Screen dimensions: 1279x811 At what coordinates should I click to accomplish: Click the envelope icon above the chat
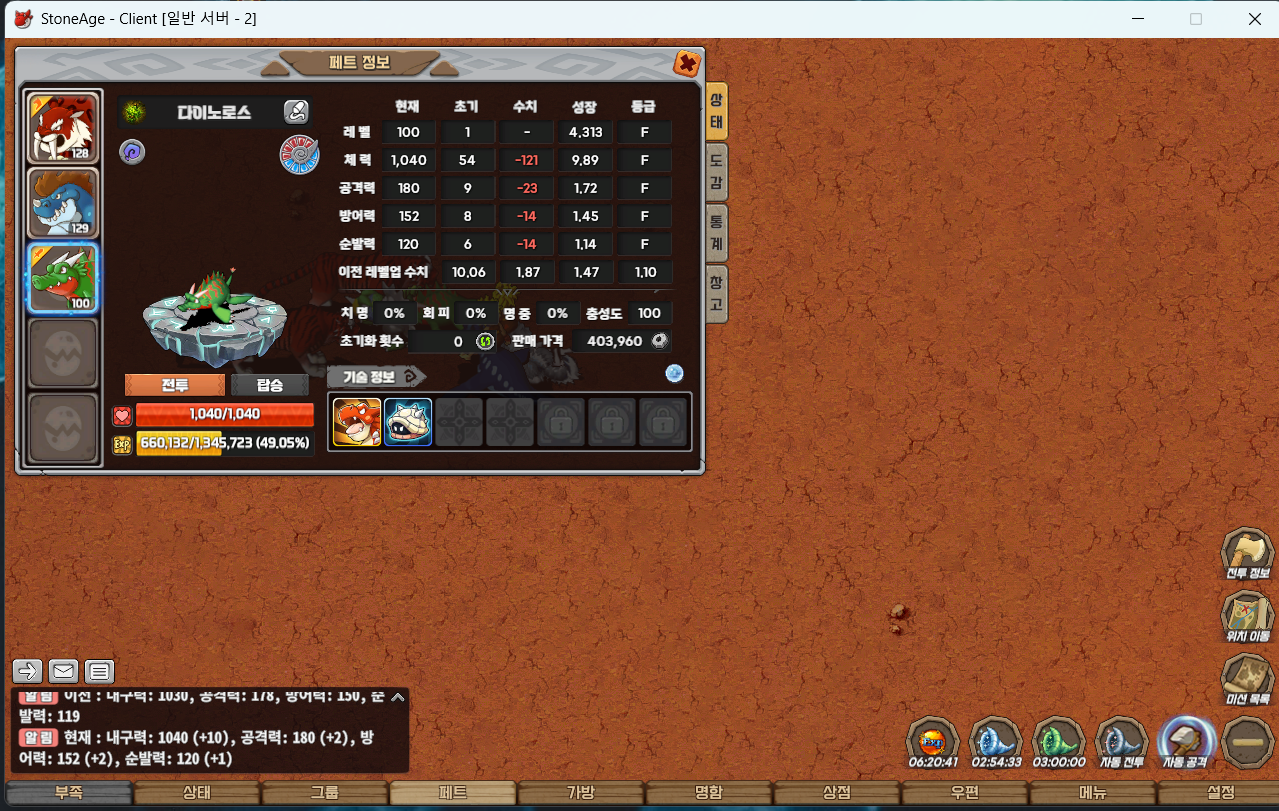(x=63, y=671)
